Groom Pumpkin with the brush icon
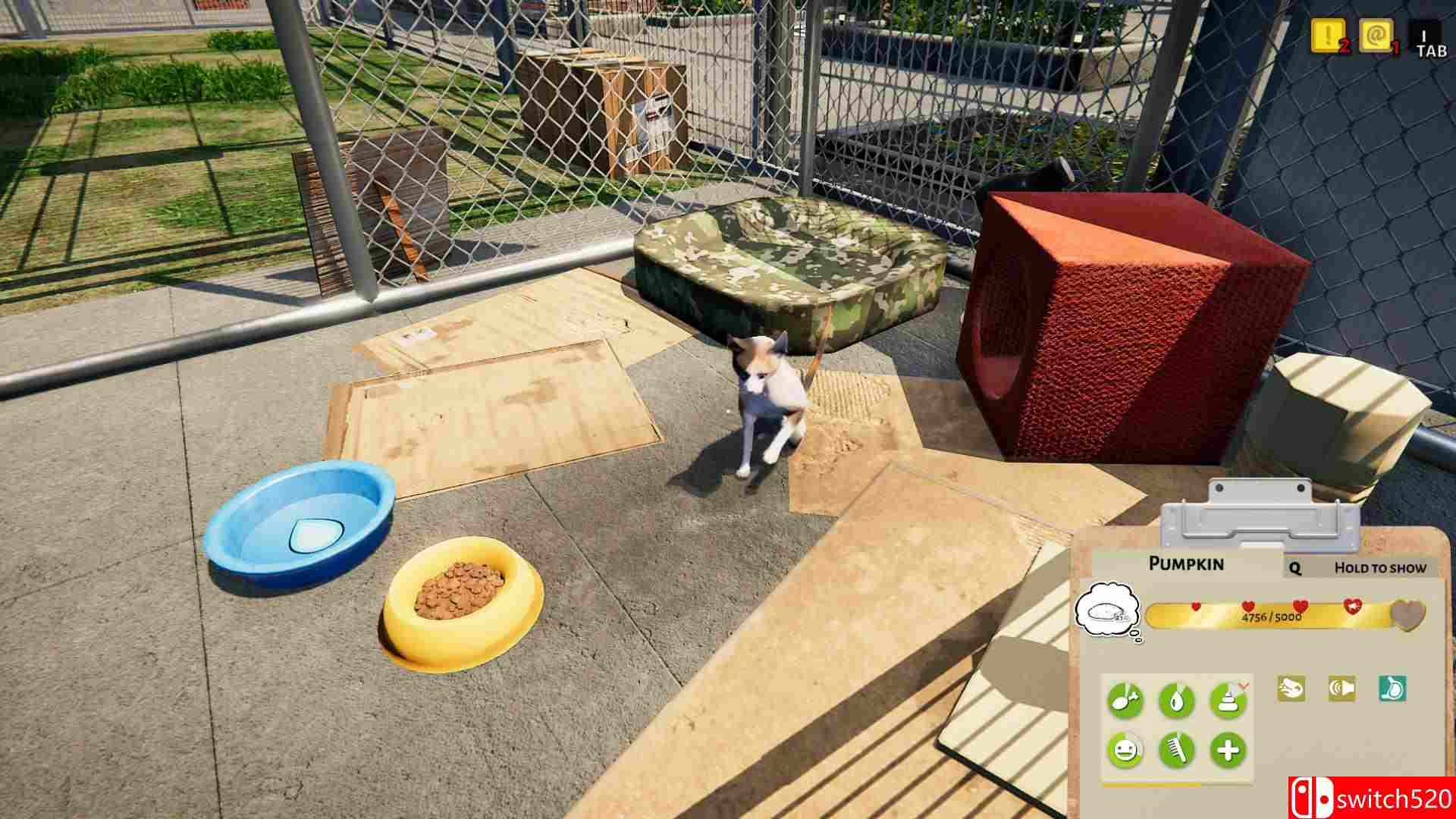The height and width of the screenshot is (819, 1456). [1176, 750]
